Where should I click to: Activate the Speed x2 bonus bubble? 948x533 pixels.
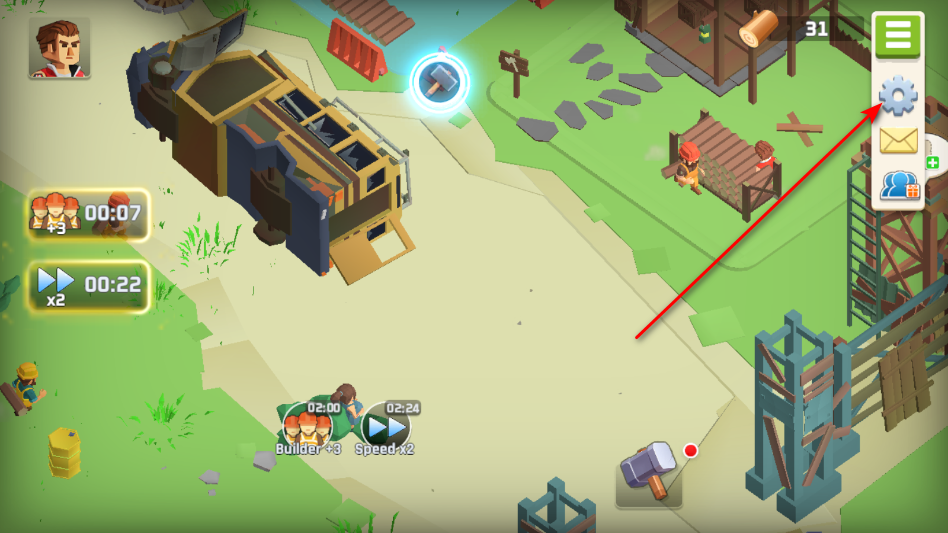(385, 429)
